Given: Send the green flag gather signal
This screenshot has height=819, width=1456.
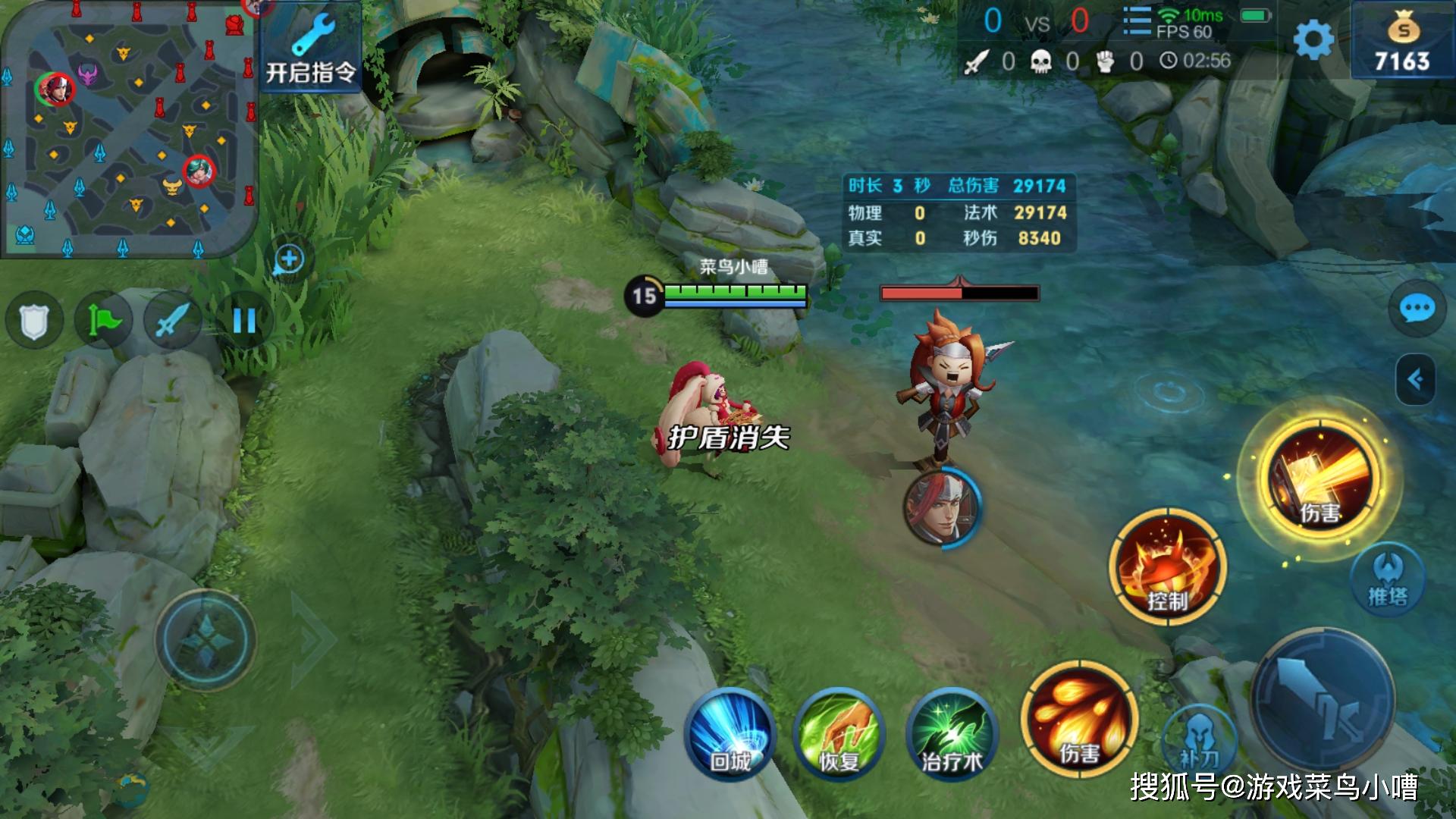Looking at the screenshot, I should [x=104, y=321].
